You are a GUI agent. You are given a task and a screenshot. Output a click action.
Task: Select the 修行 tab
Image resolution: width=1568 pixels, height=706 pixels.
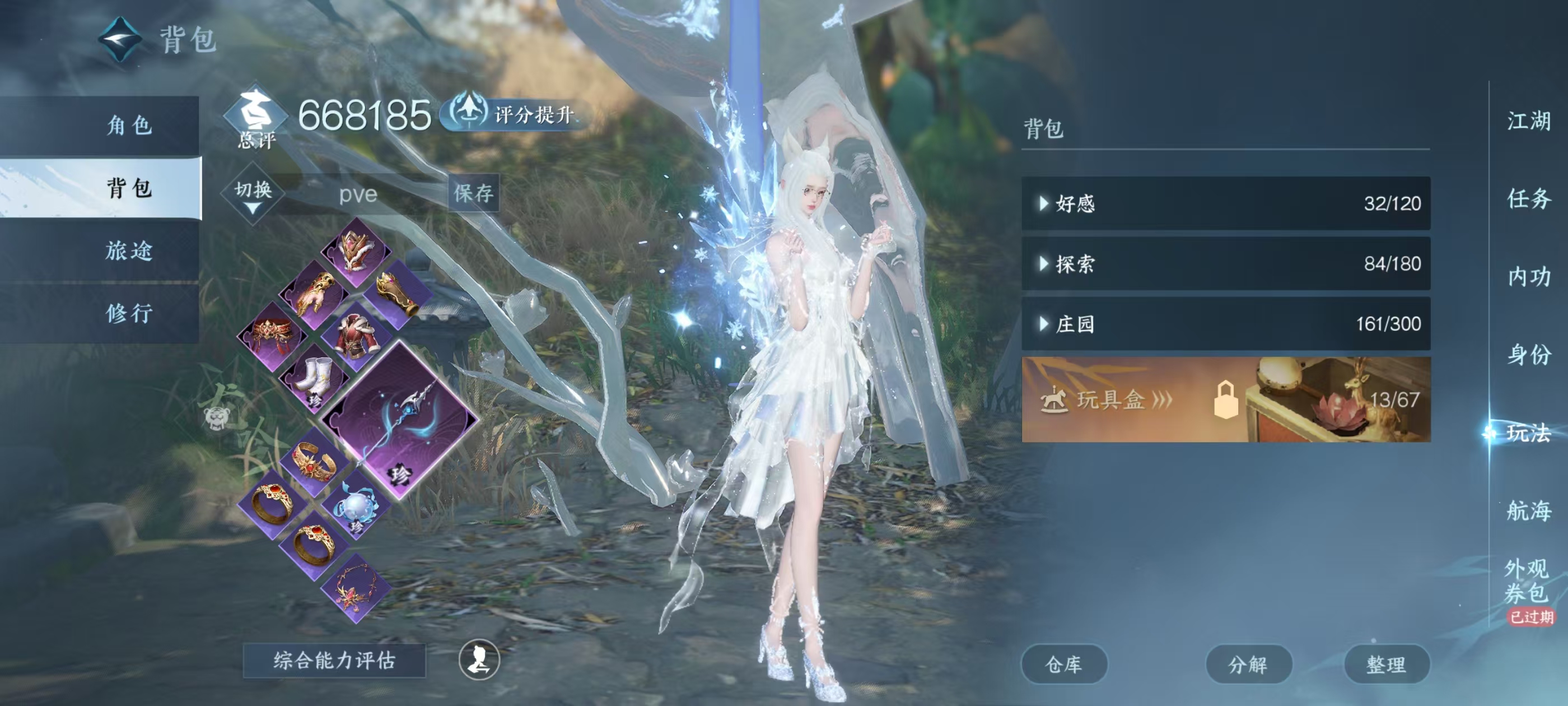click(128, 313)
